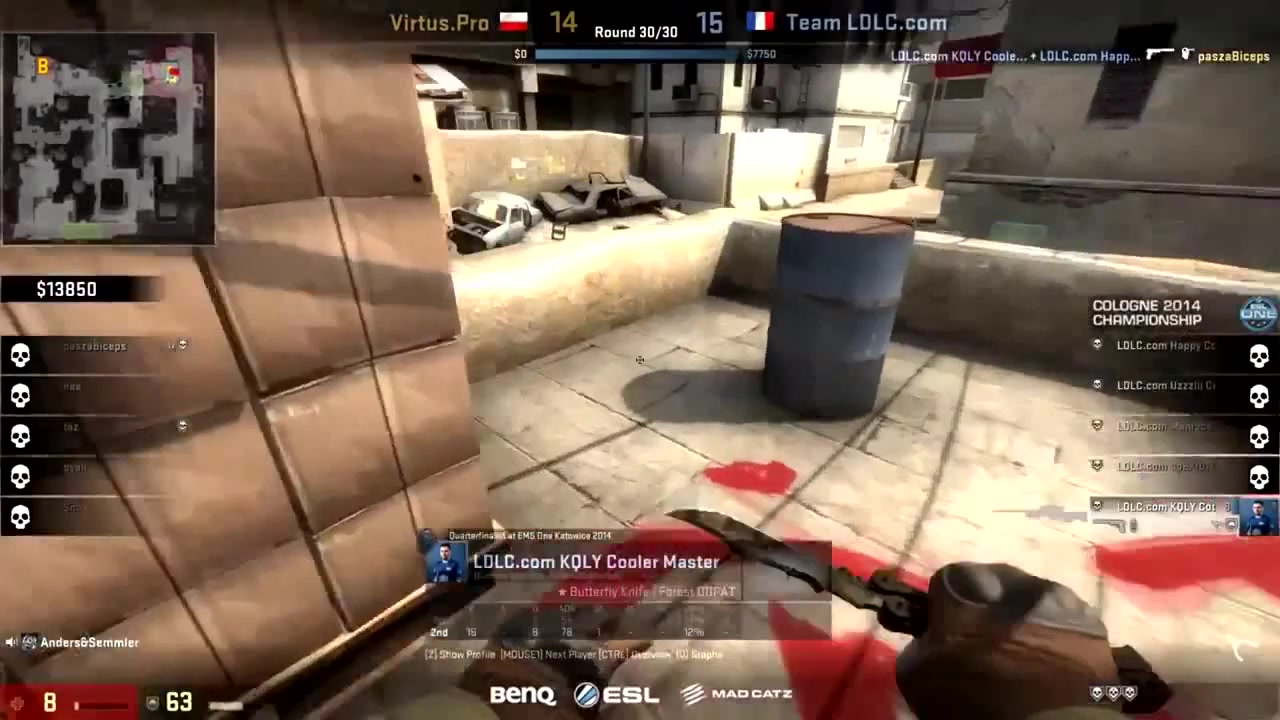Click the ESL One Cologne championship logo

pyautogui.click(x=1258, y=312)
